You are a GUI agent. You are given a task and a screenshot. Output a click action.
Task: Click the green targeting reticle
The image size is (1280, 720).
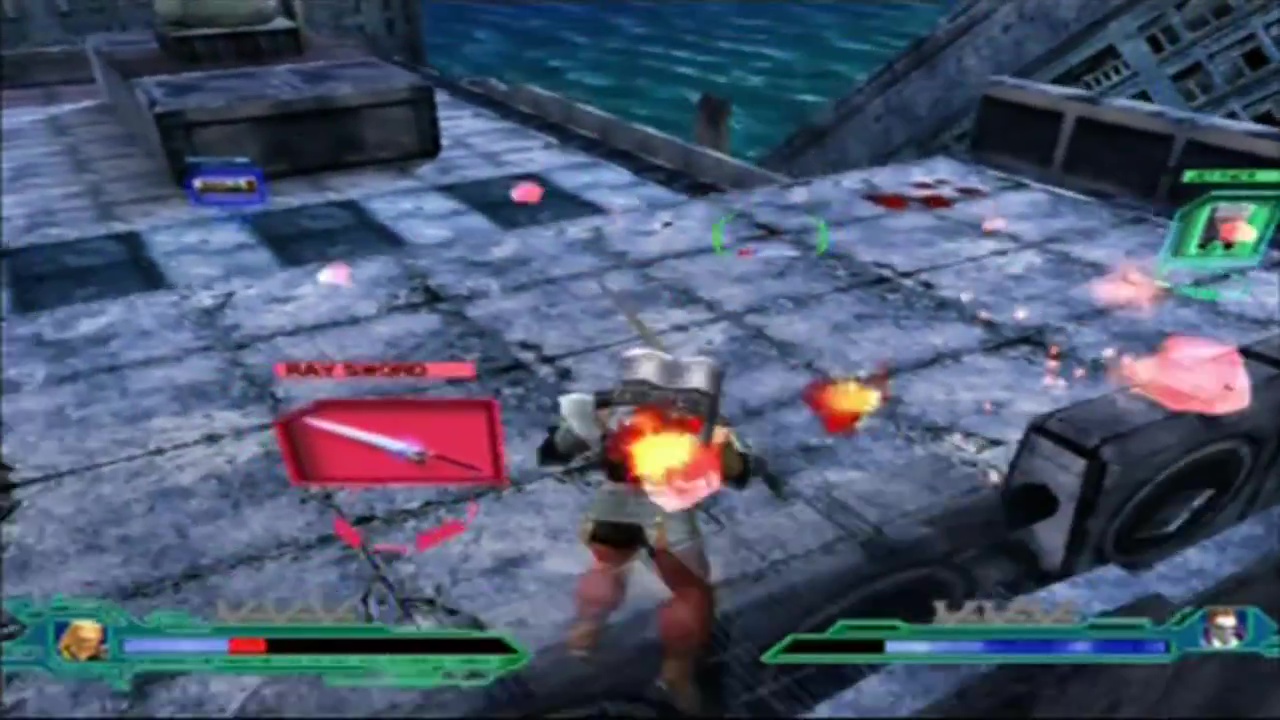tap(769, 237)
